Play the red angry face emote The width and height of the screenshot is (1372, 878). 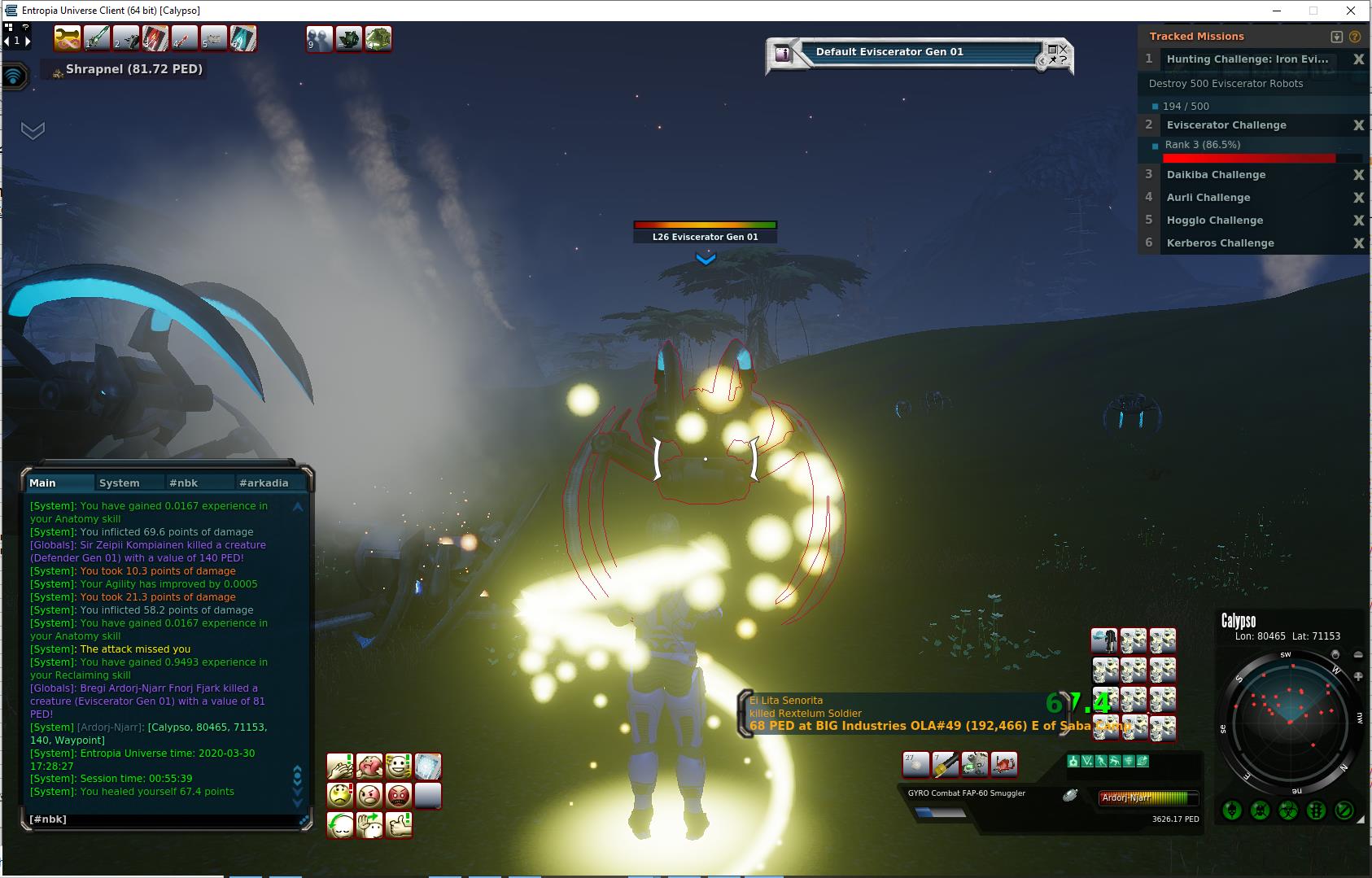pyautogui.click(x=399, y=795)
